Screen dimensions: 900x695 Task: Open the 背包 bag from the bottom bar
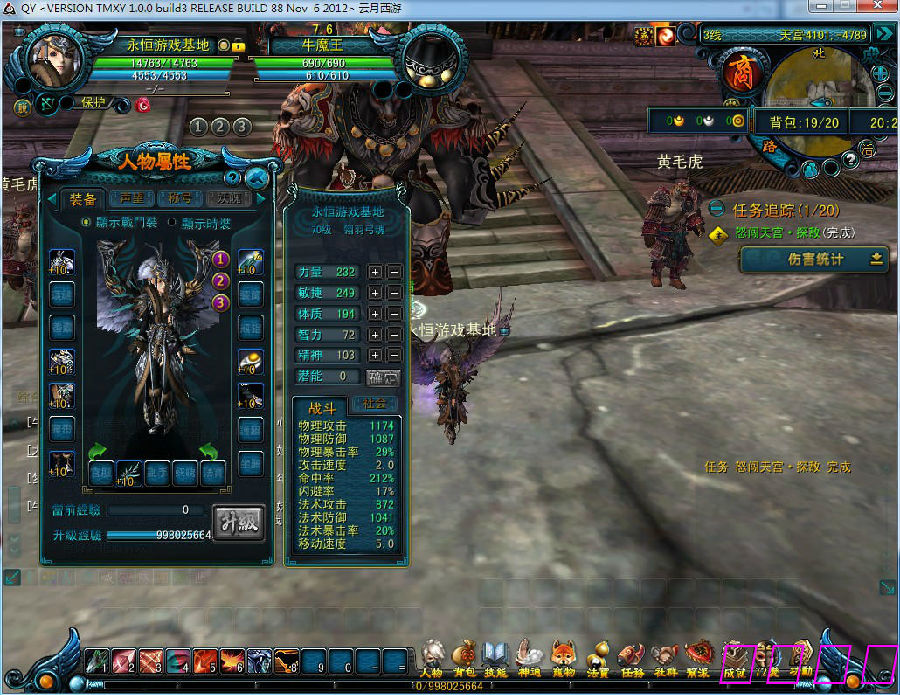click(x=464, y=655)
